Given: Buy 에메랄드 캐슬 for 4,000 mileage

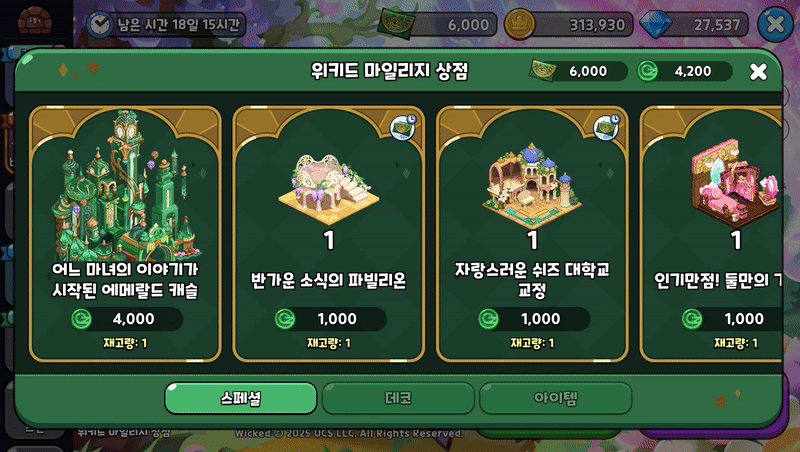Looking at the screenshot, I should tap(125, 319).
